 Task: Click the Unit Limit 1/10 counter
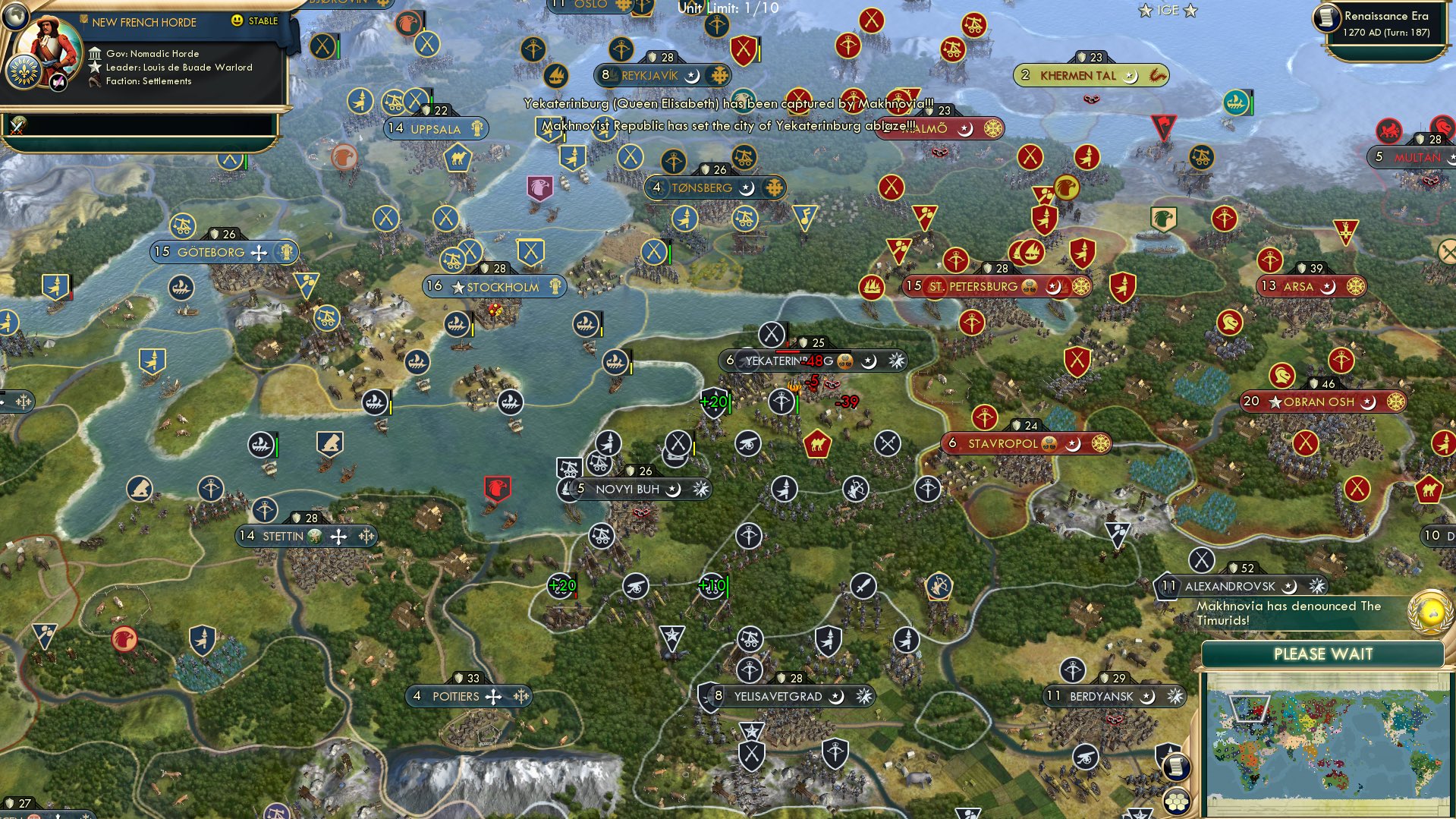714,10
